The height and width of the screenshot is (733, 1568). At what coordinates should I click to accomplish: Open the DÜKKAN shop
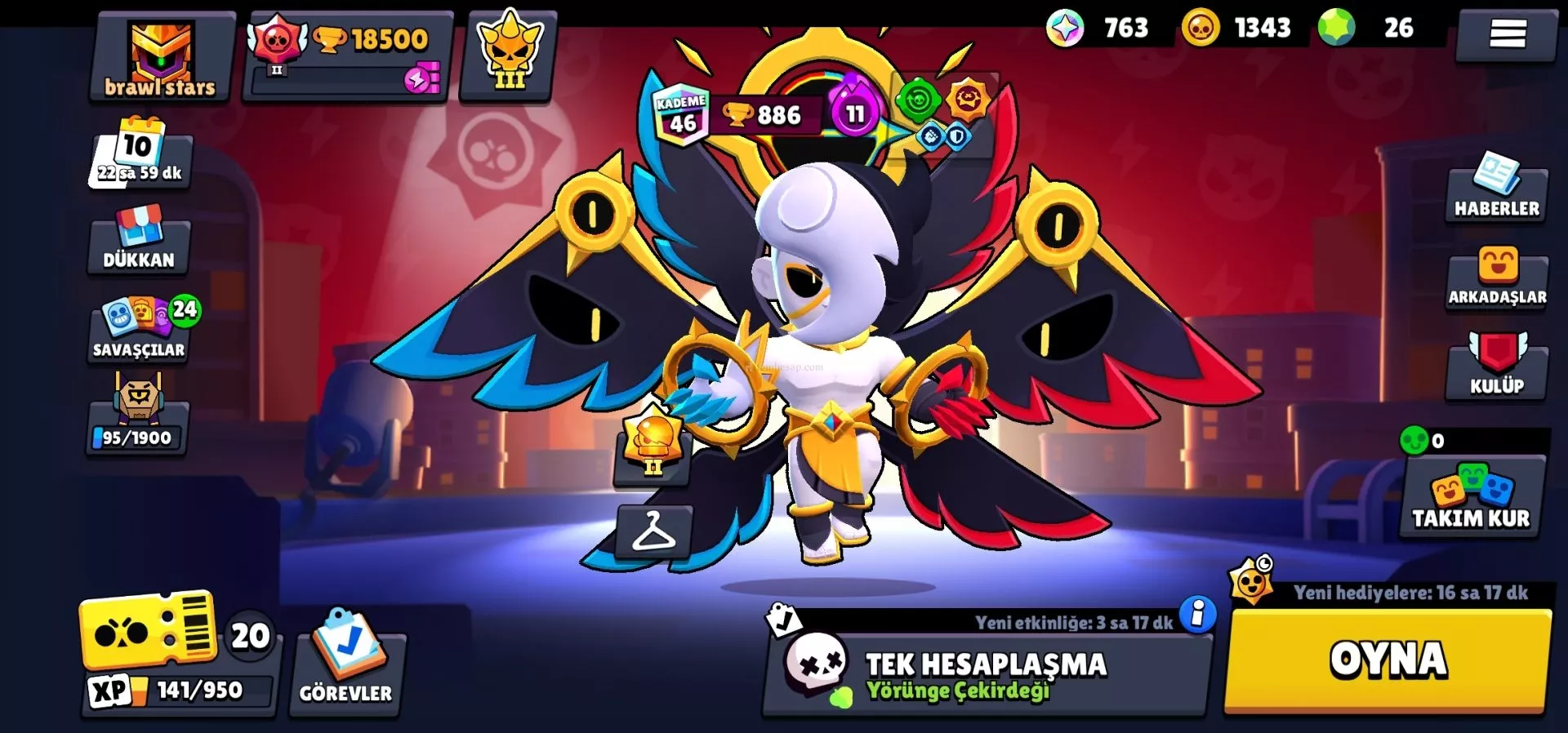point(139,240)
